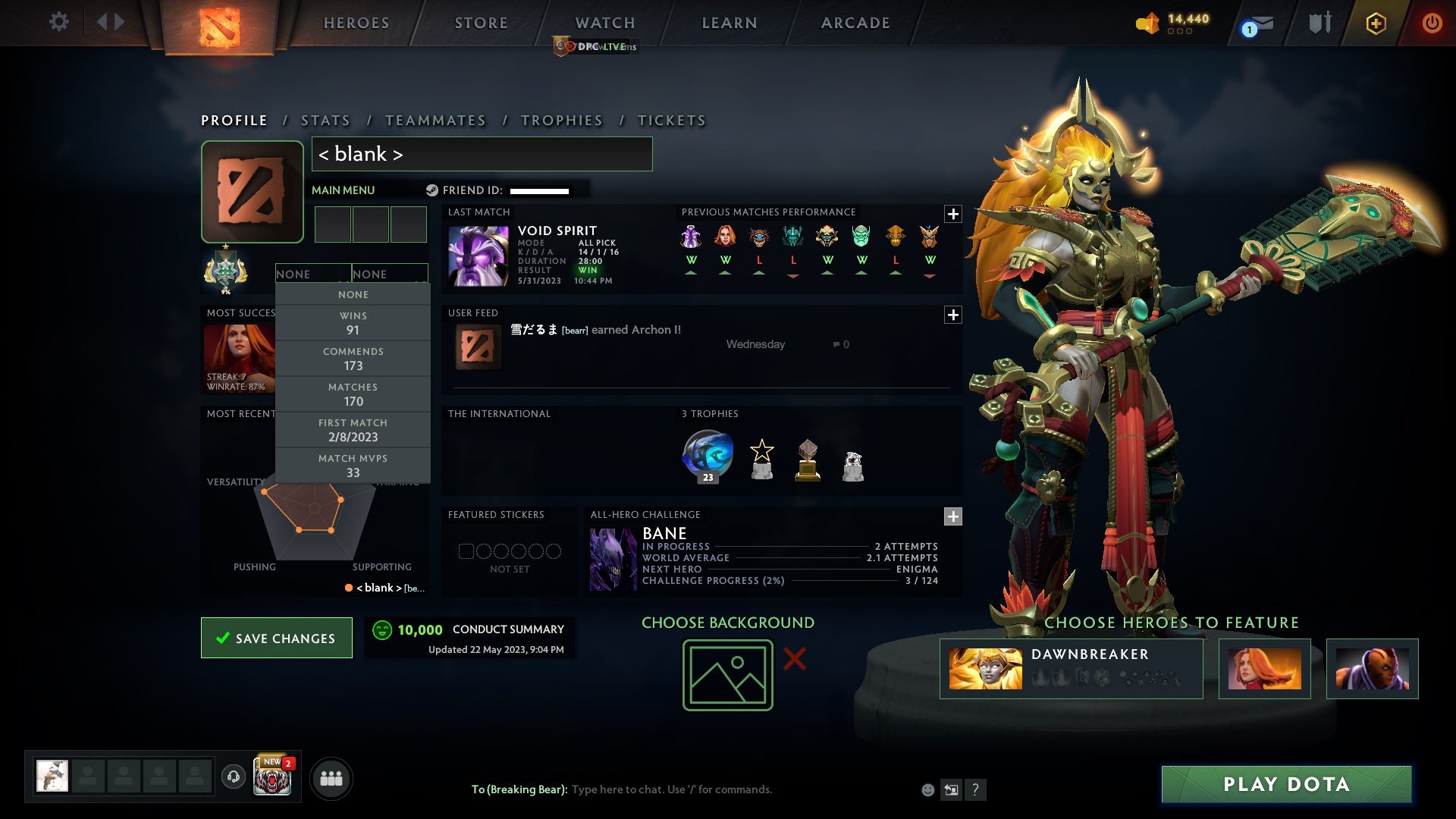Open the ARCADE section from the top menu

[x=854, y=23]
